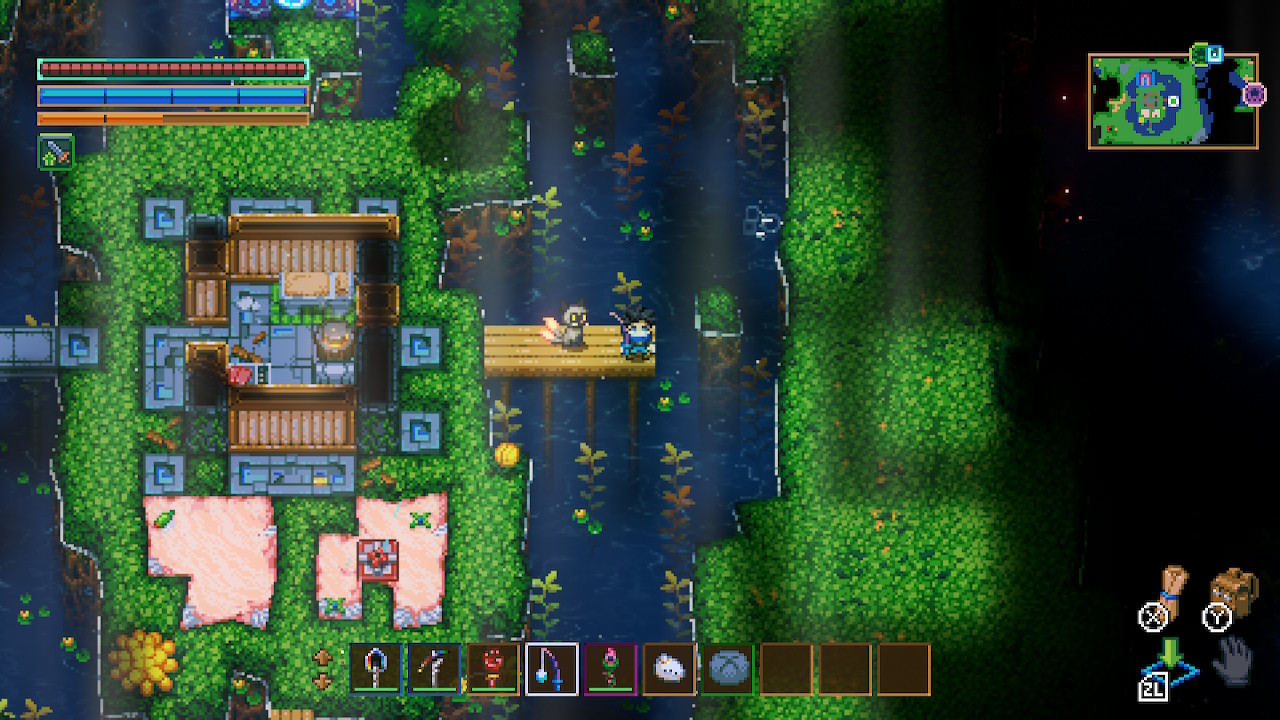Select the white fluffy item slot

[x=669, y=668]
